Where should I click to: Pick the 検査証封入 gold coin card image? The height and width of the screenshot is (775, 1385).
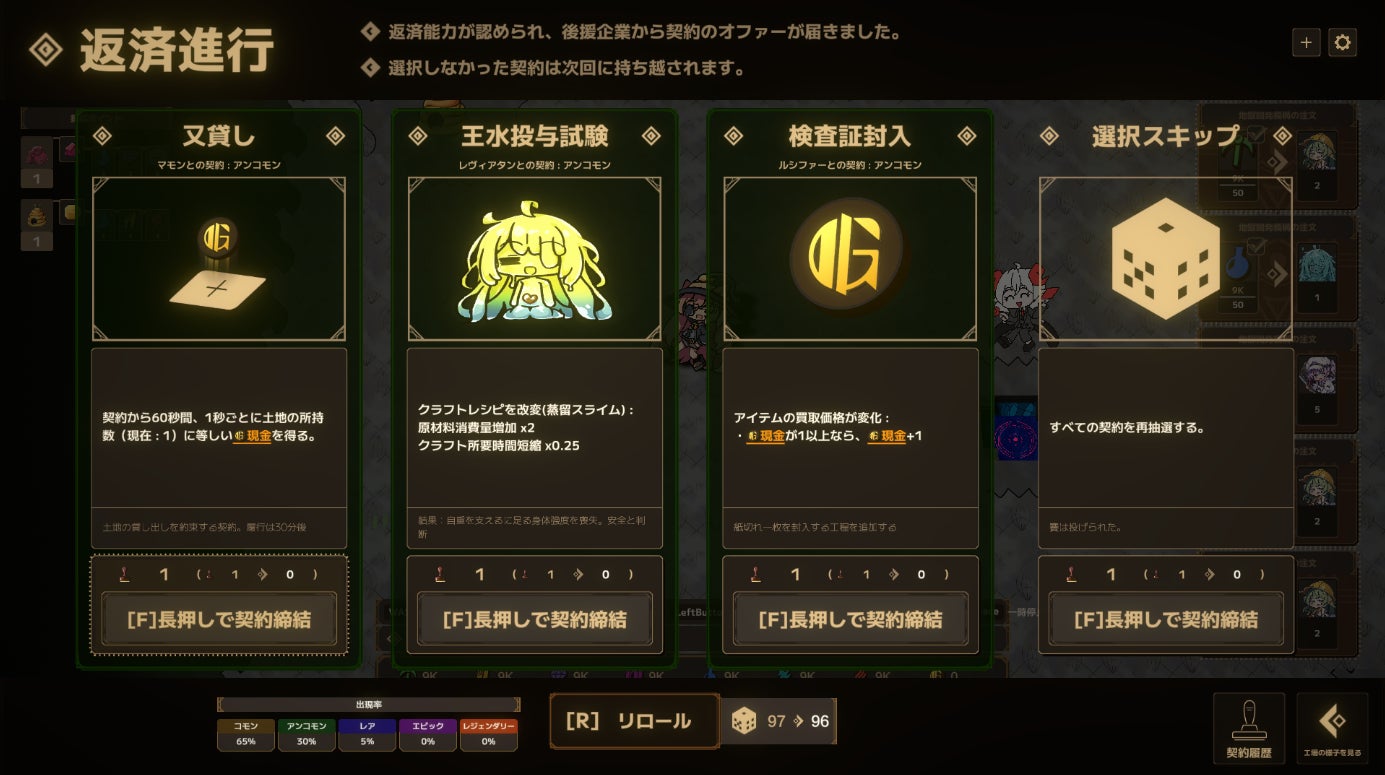click(x=850, y=259)
